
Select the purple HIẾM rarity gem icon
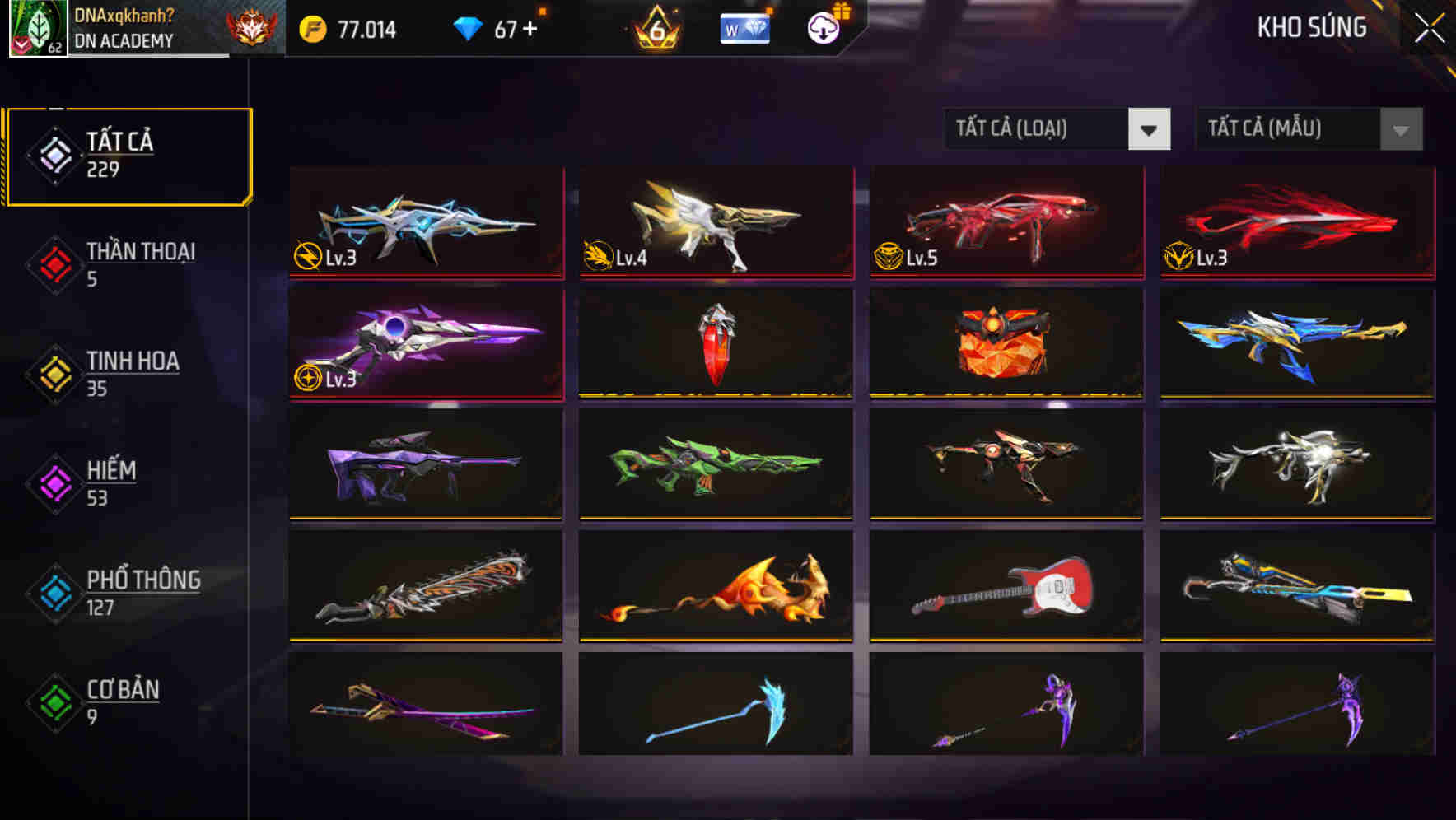coord(53,481)
